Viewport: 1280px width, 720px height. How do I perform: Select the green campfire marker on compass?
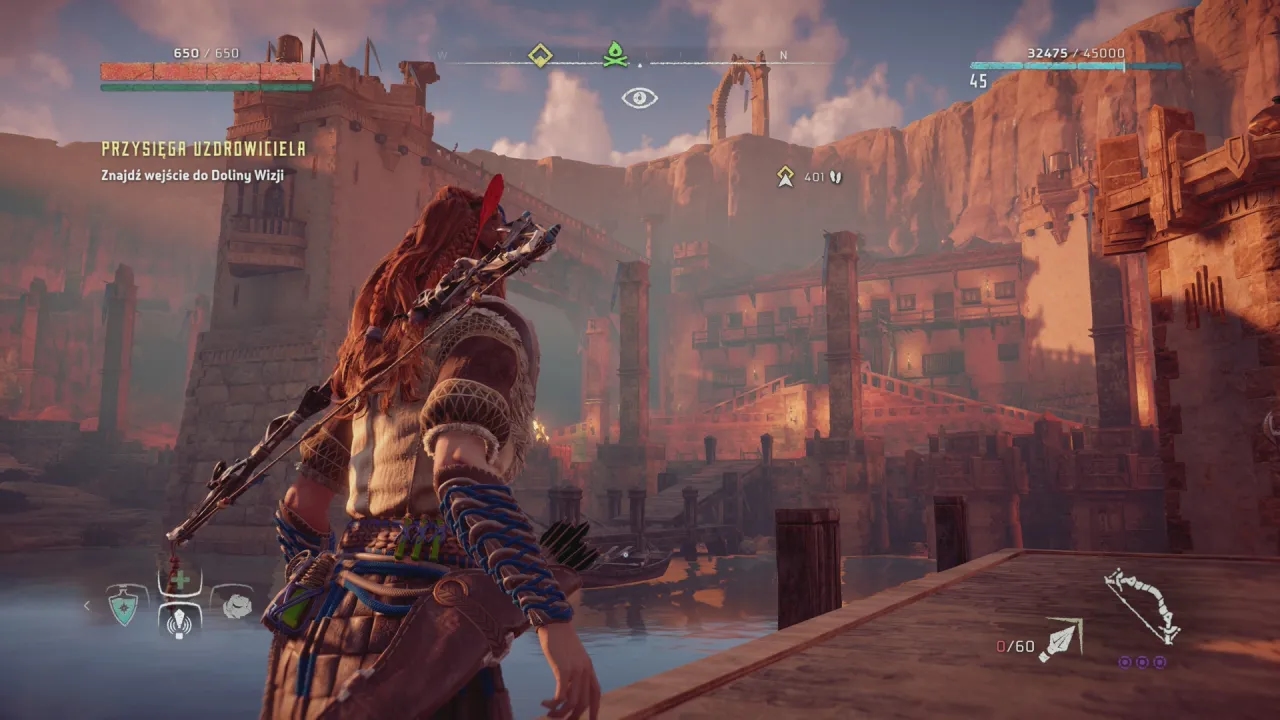coord(614,55)
